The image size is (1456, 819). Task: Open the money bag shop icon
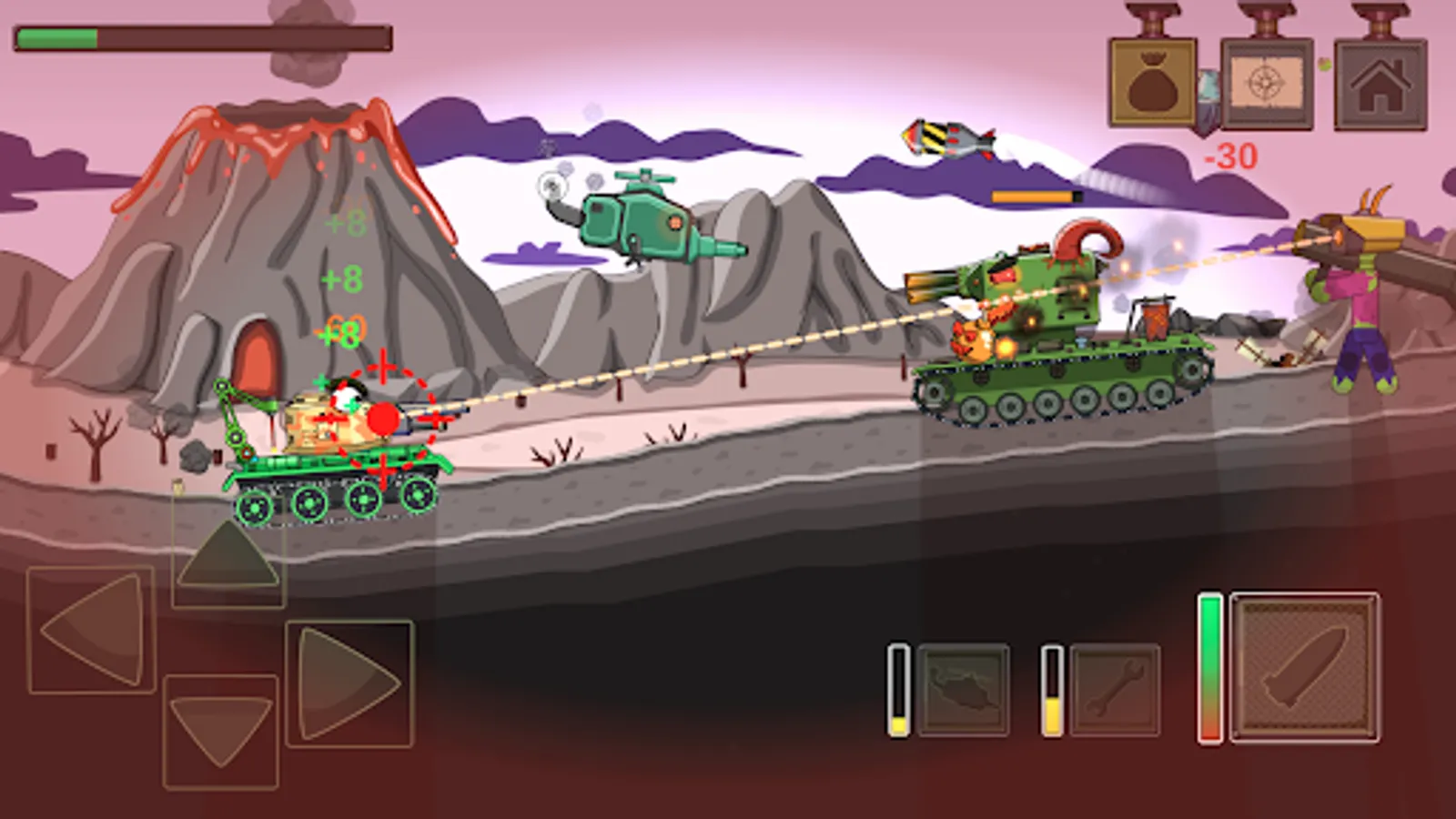1153,82
